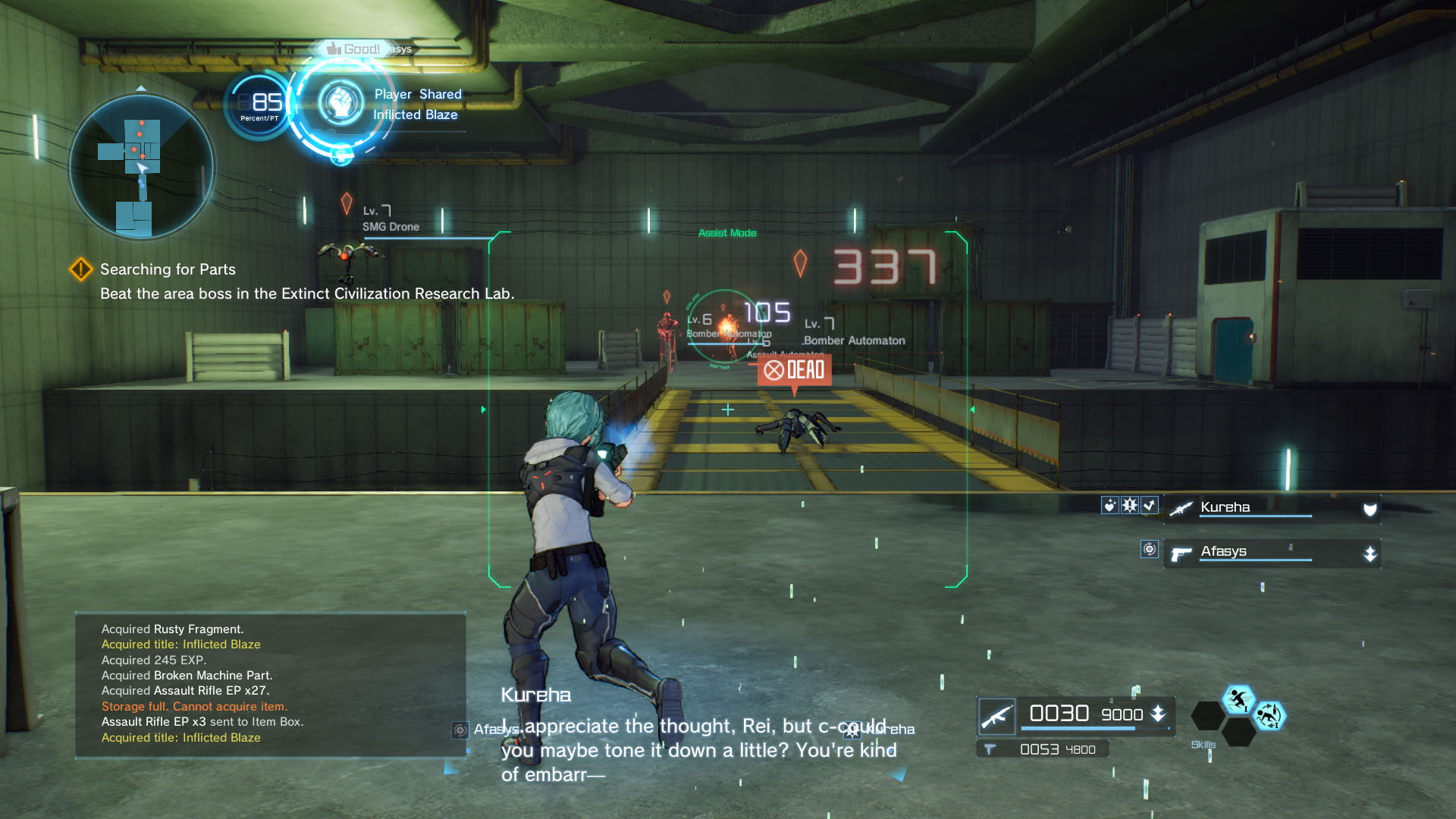Viewport: 1456px width, 819px height.
Task: Activate the rolling reload skill hexagon
Action: tap(1272, 715)
